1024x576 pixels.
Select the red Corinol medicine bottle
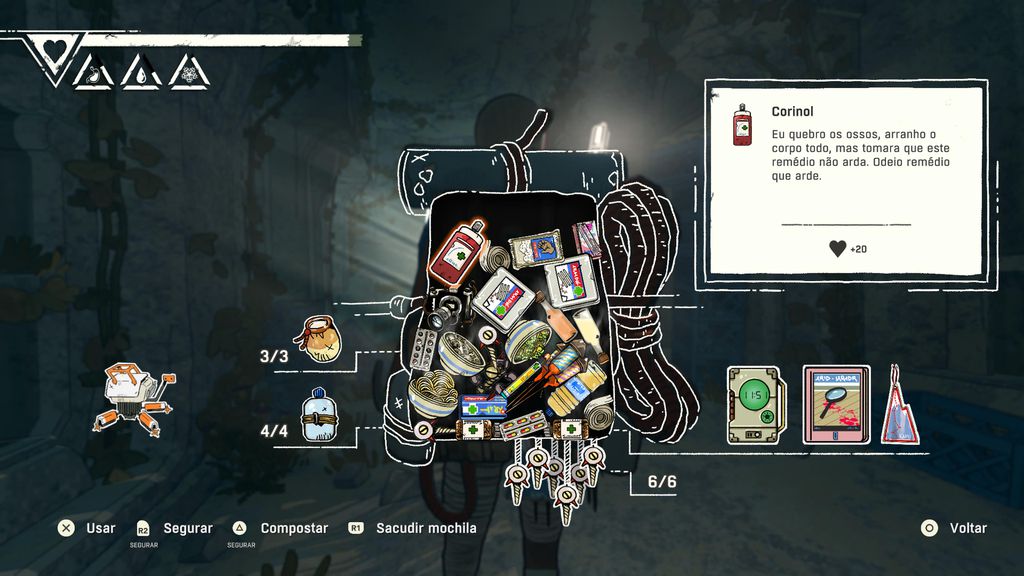456,250
